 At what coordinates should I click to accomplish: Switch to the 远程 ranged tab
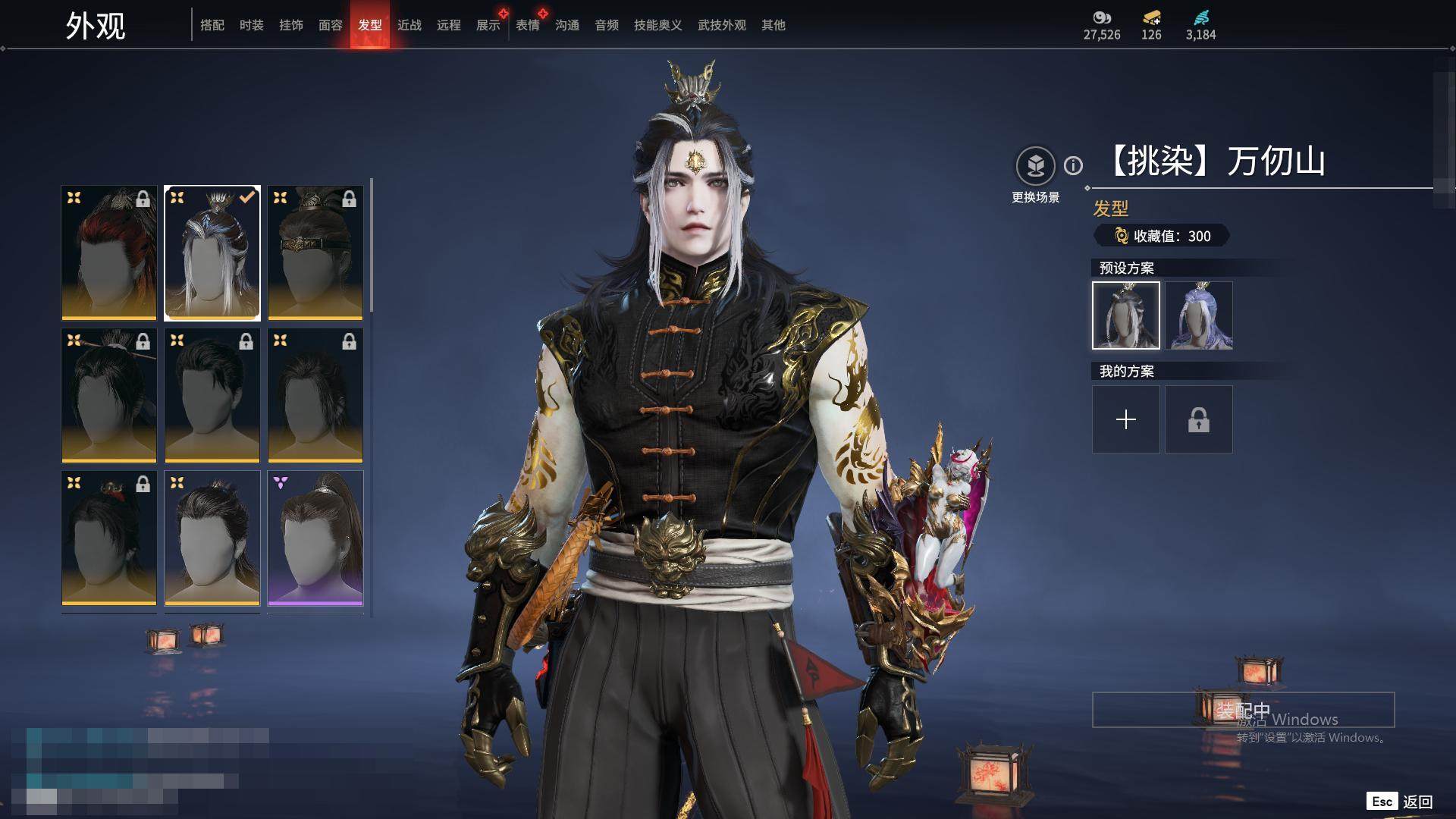point(449,25)
